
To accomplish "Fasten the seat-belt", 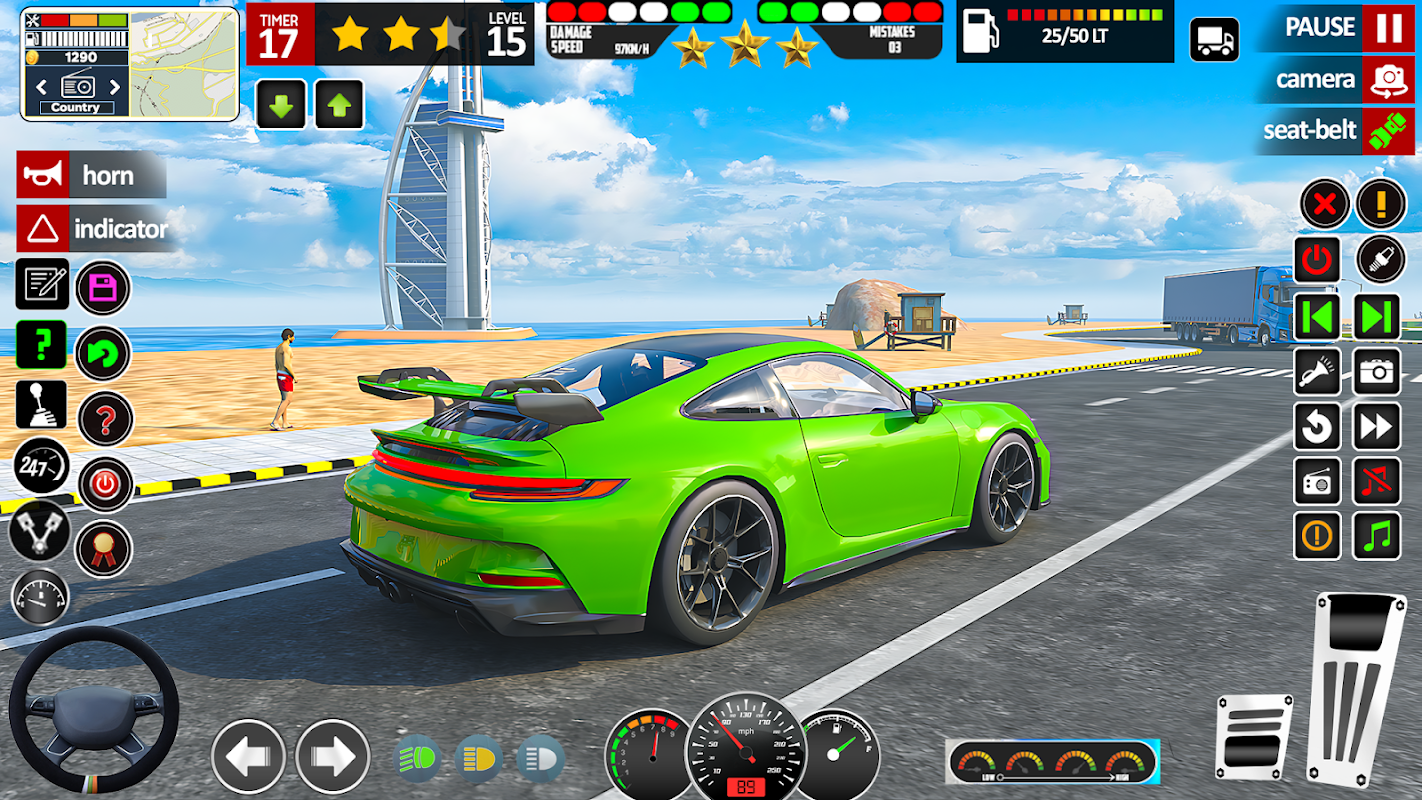I will pos(1387,131).
